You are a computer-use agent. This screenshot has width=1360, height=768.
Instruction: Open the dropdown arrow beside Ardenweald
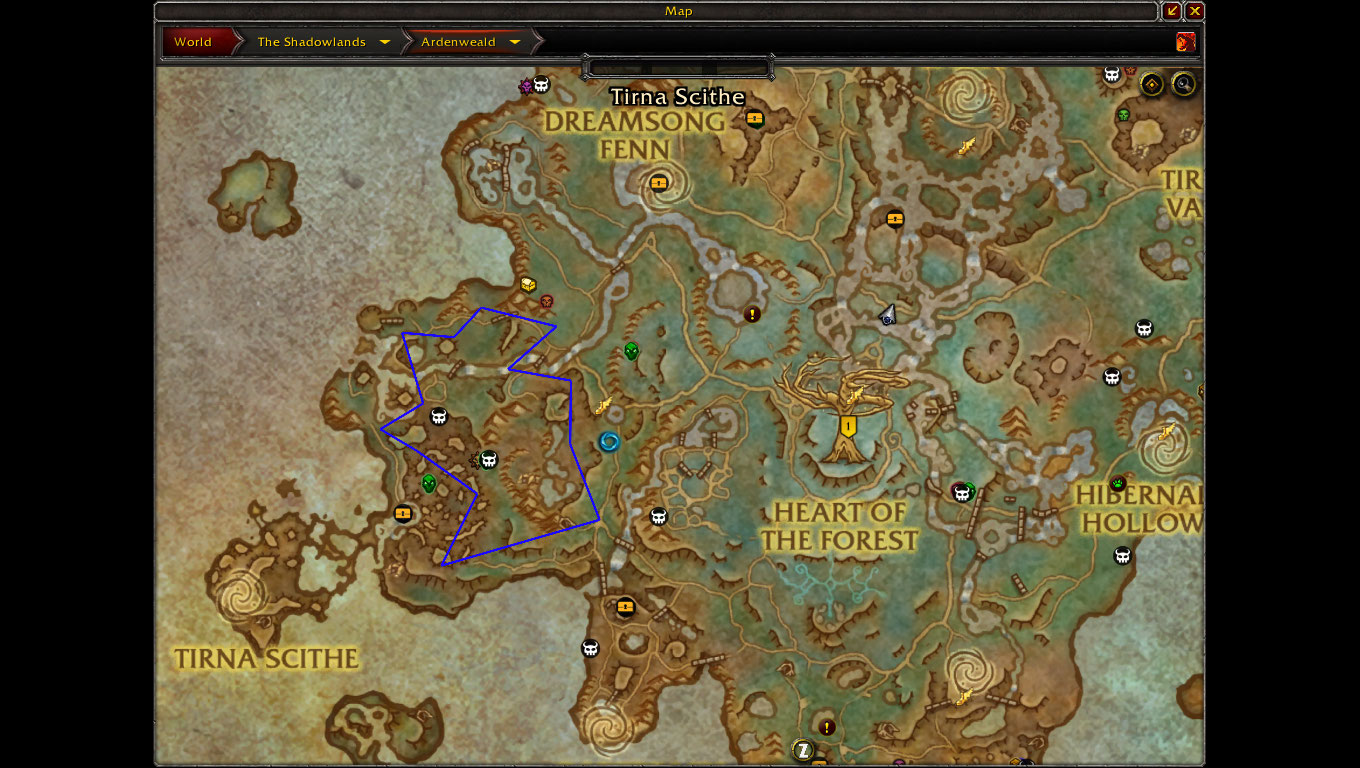pyautogui.click(x=515, y=42)
